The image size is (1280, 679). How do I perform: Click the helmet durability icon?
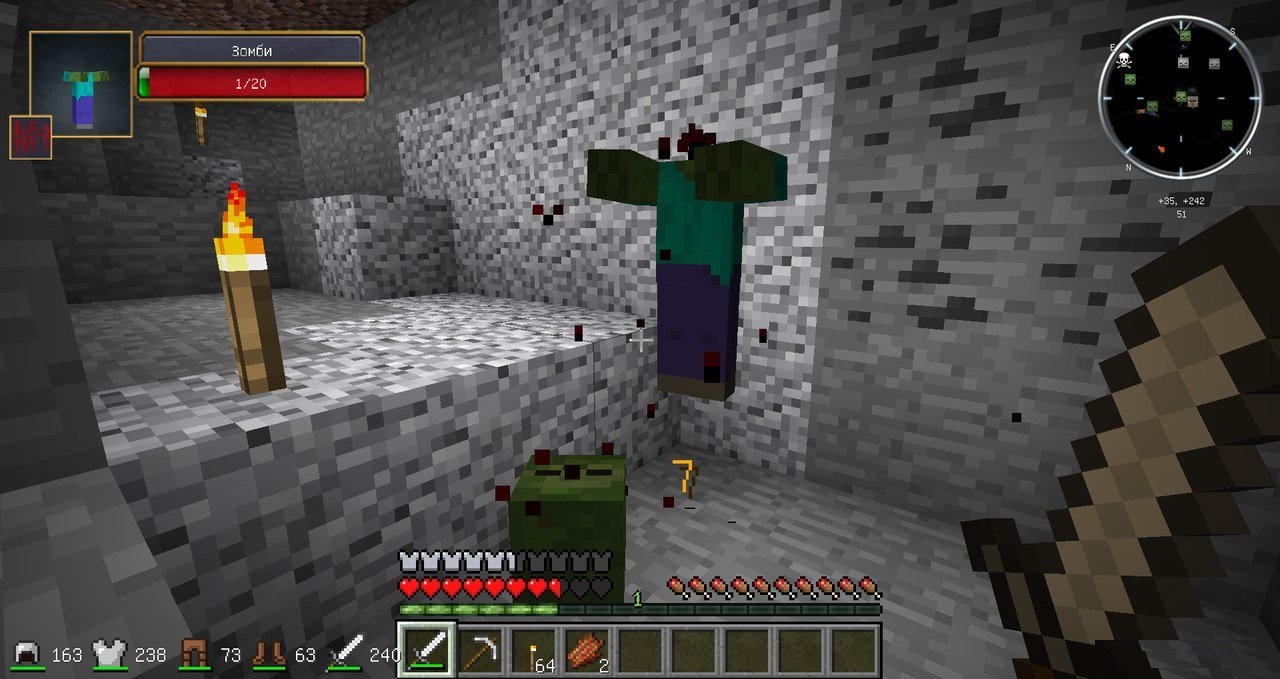[x=27, y=655]
